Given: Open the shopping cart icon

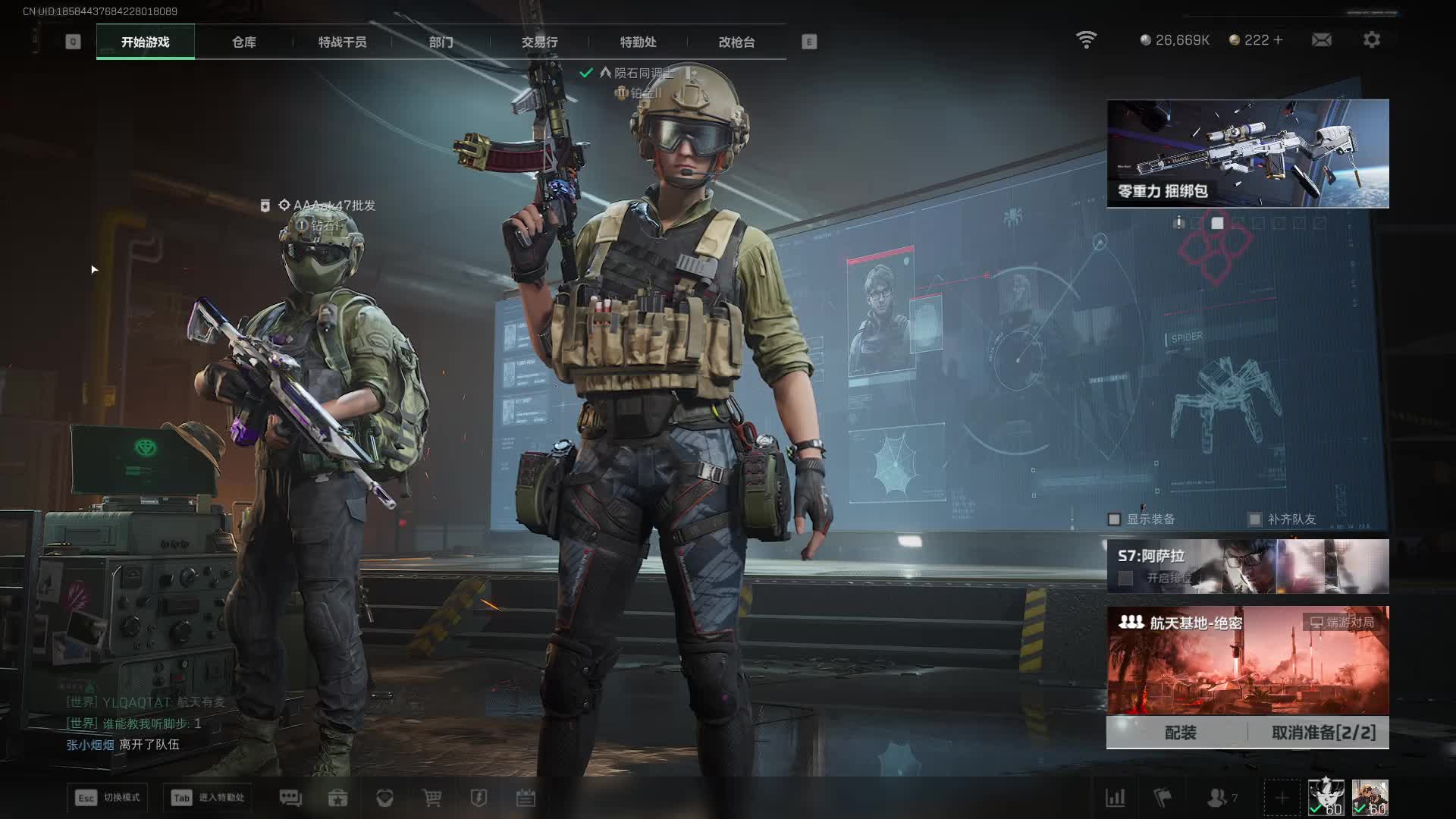Looking at the screenshot, I should pos(431,798).
